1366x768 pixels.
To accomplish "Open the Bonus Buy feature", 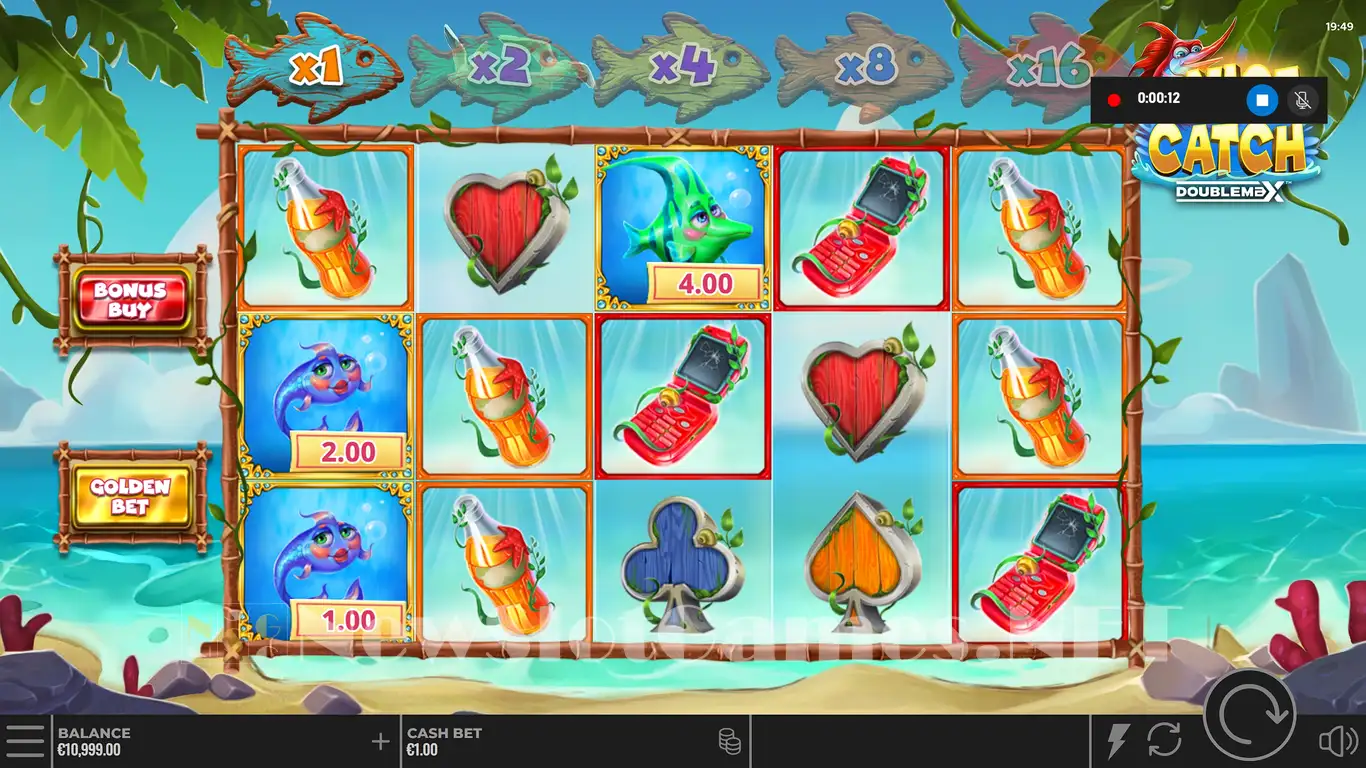I will coord(130,299).
